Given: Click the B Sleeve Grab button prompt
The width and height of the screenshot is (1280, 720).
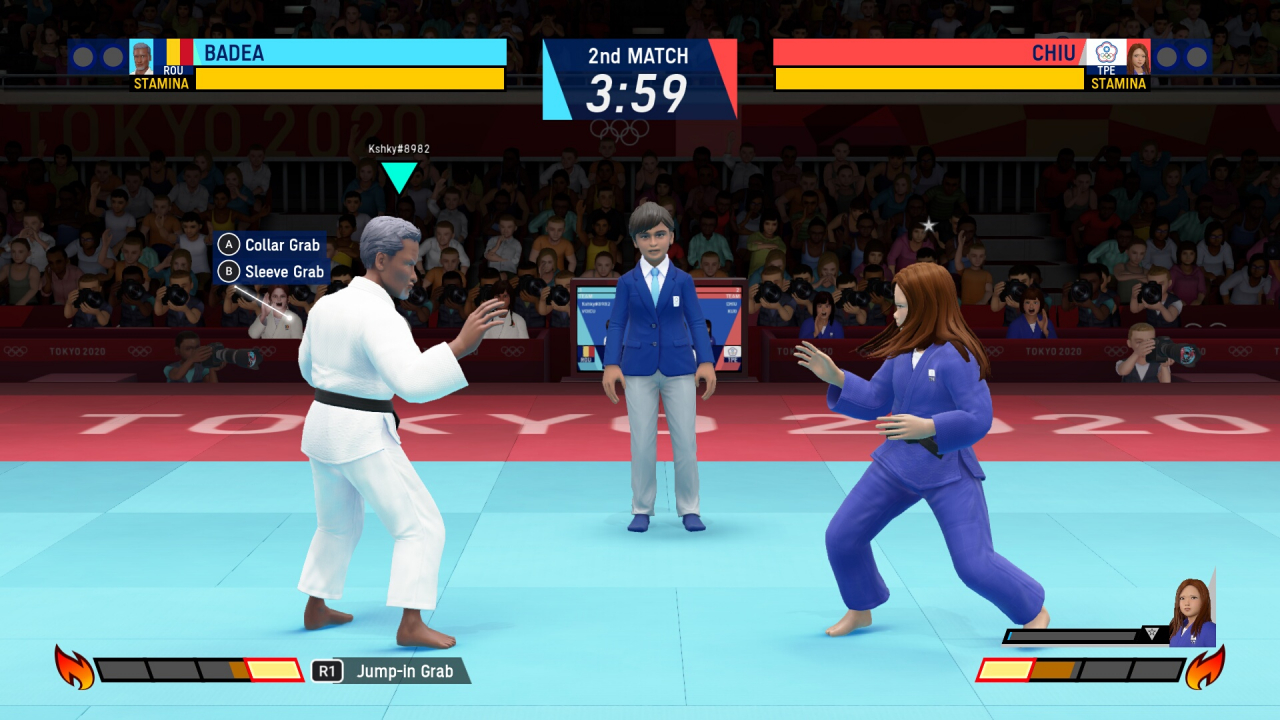Looking at the screenshot, I should 270,270.
